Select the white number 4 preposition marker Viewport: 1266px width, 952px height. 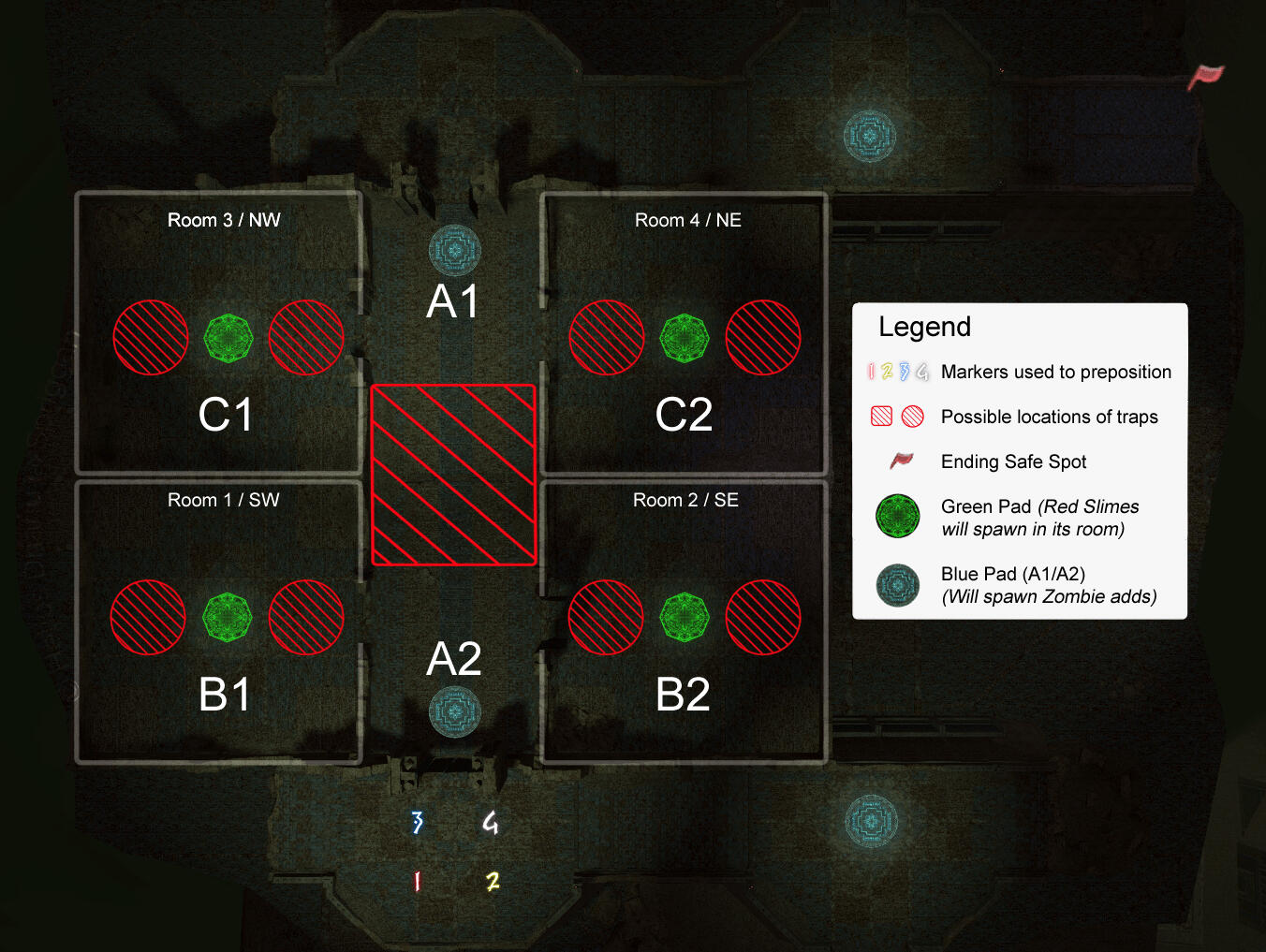coord(491,822)
